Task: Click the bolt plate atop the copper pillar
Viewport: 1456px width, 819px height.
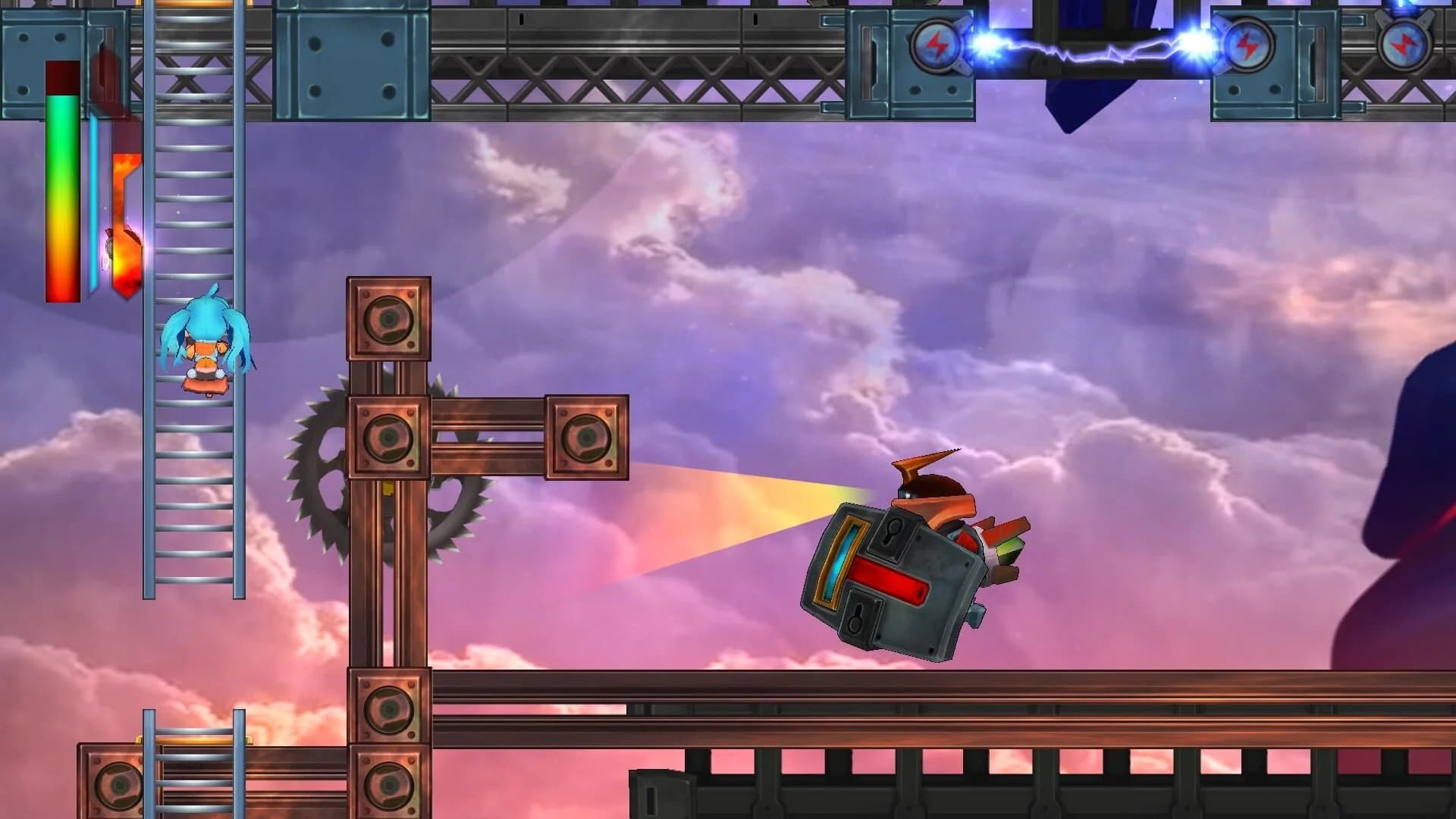Action: click(x=388, y=318)
